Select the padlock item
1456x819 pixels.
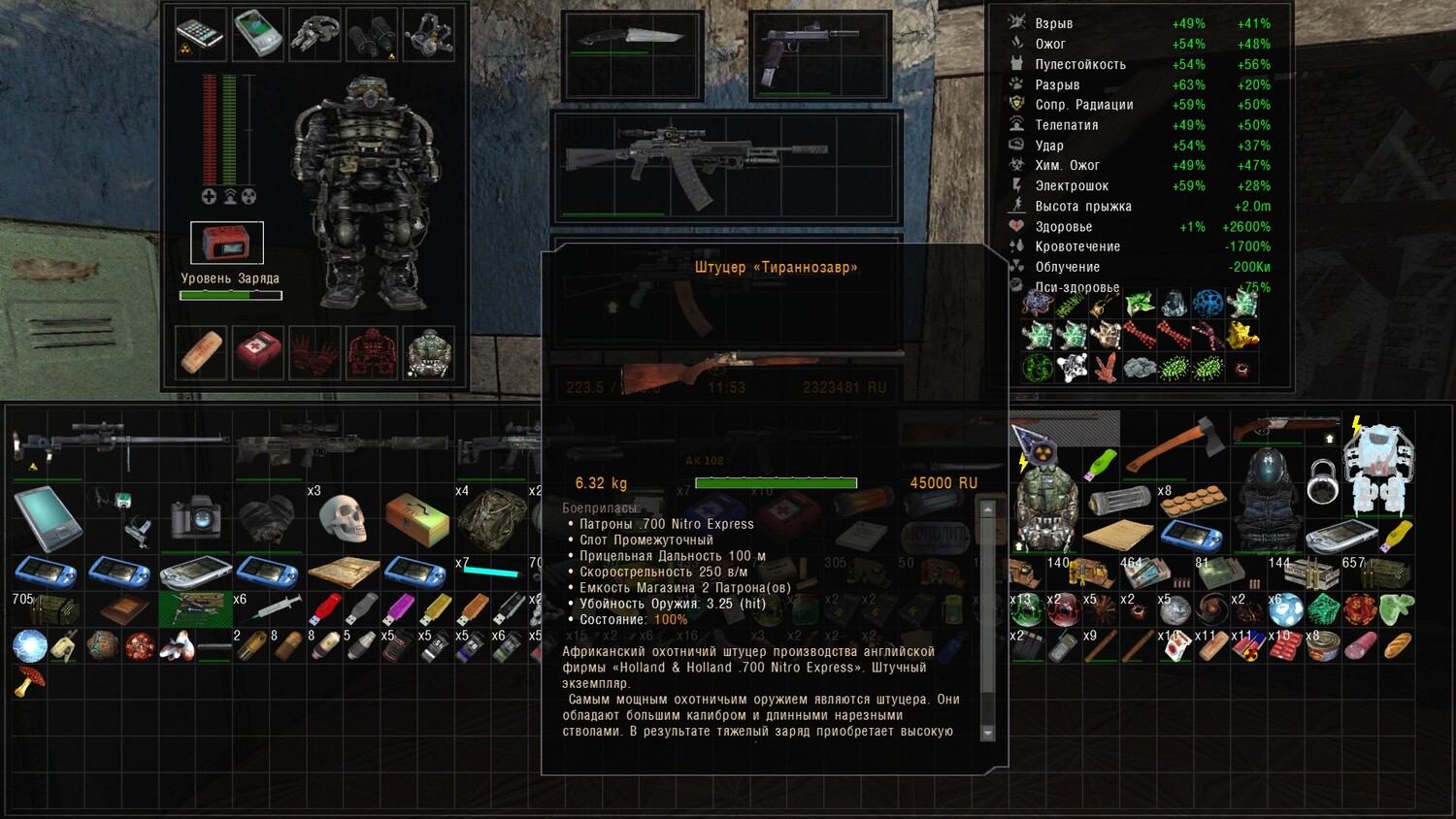pyautogui.click(x=1322, y=481)
